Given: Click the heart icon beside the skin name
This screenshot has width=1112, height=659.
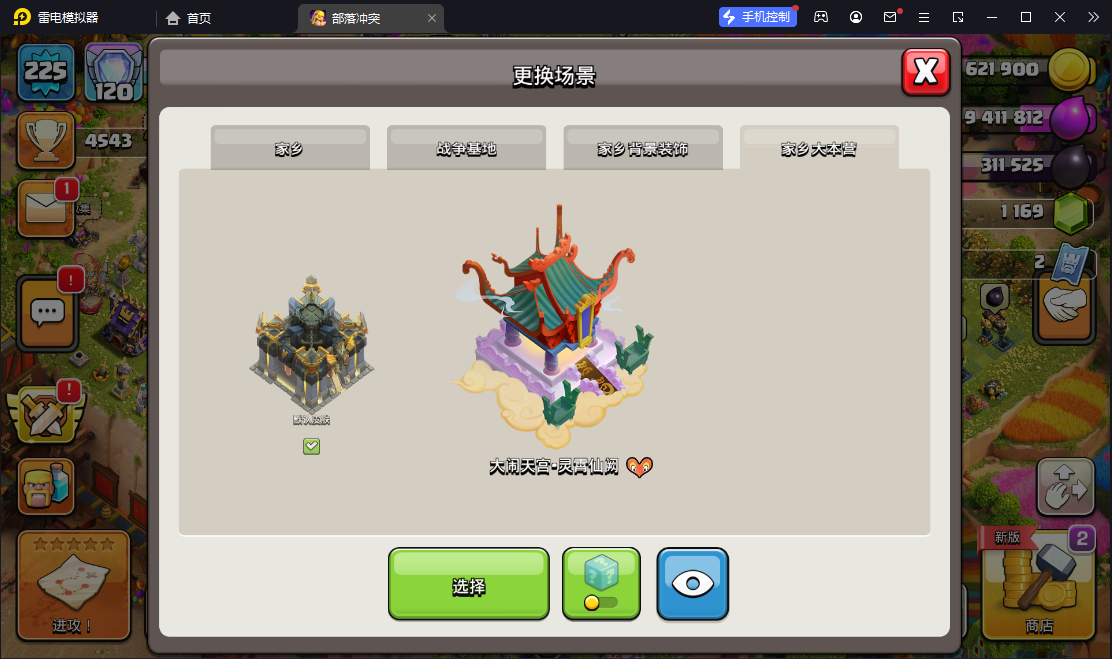Looking at the screenshot, I should click(639, 467).
